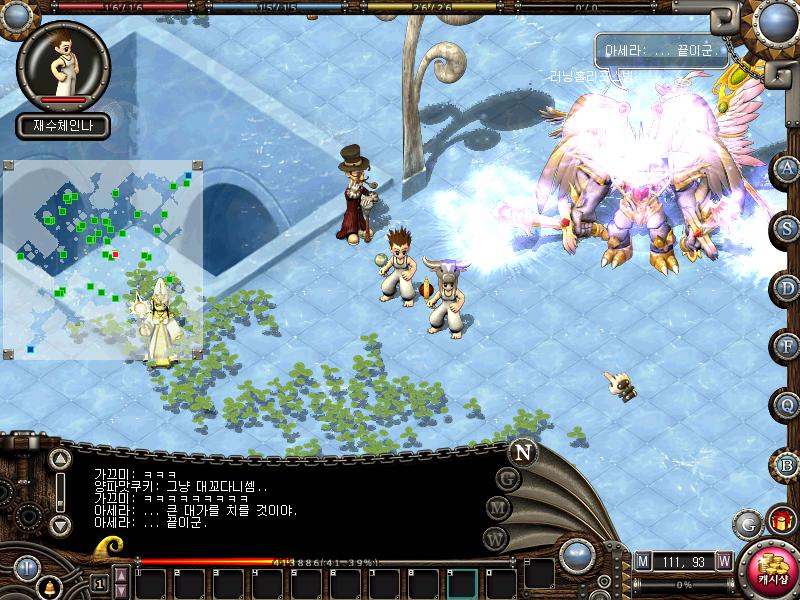The width and height of the screenshot is (800, 600).
Task: Open the Q side button
Action: tap(788, 405)
